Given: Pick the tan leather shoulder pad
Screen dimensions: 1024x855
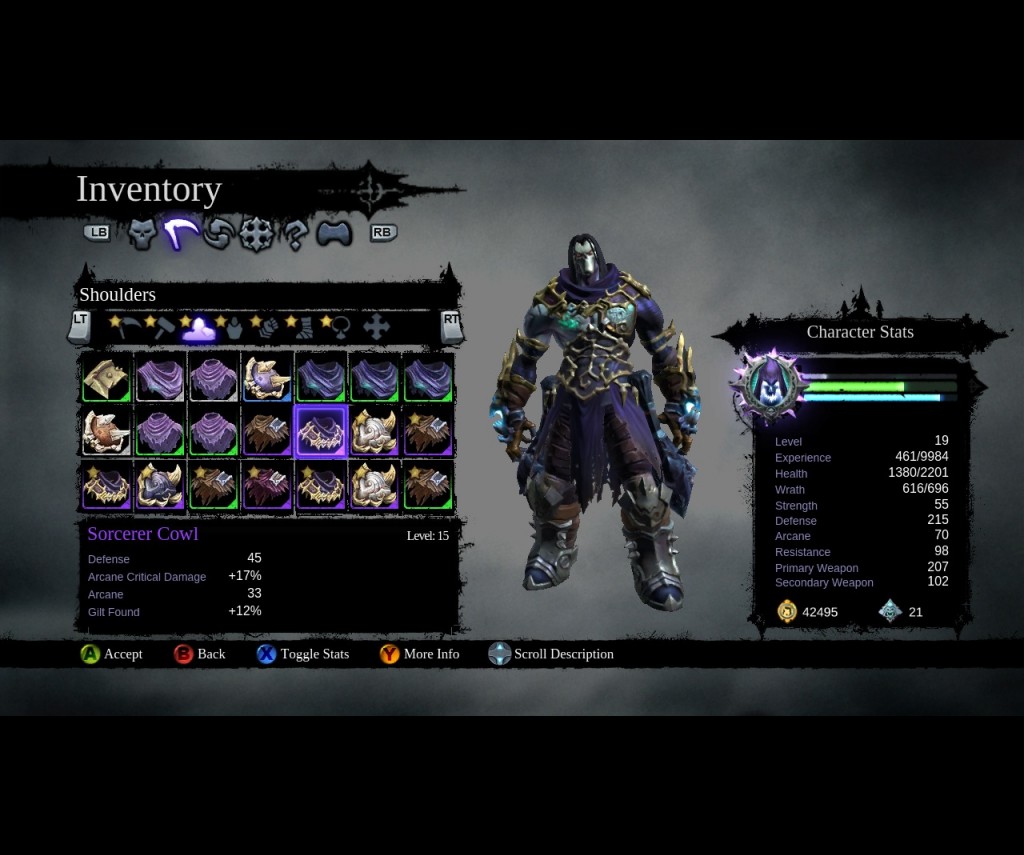Looking at the screenshot, I should coord(106,378).
